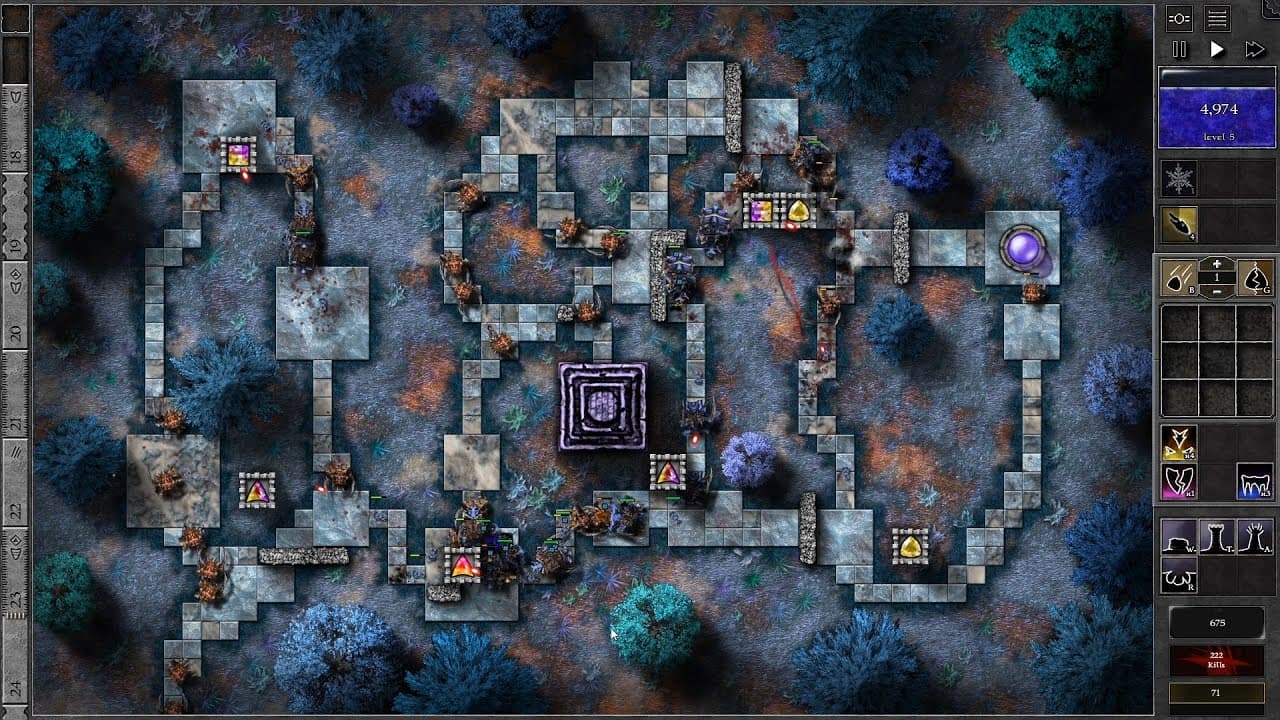
Task: Pick the B gem type for creation
Action: [x=1179, y=278]
